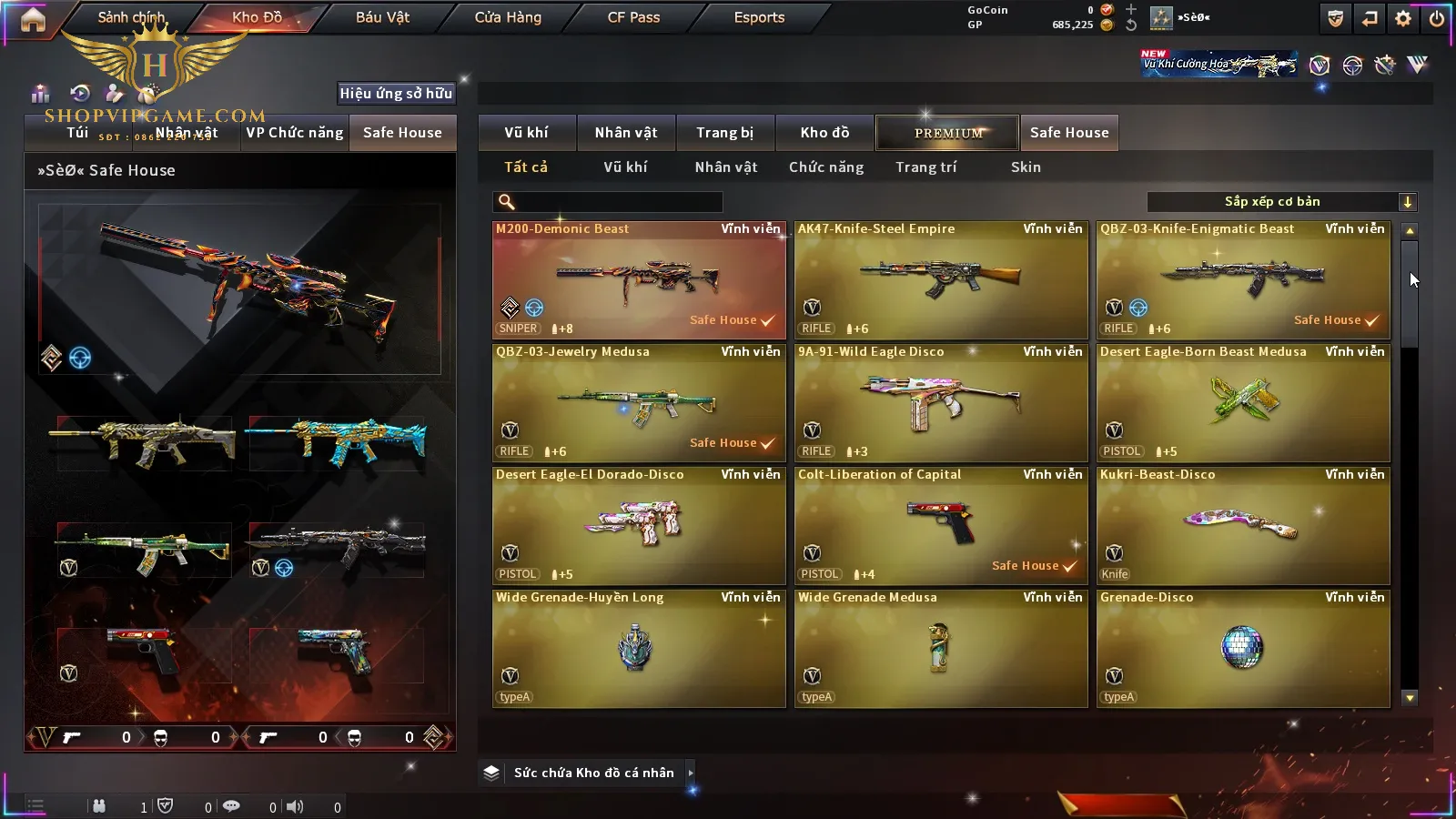Show the Trang trí filter category
This screenshot has height=819, width=1456.
(x=925, y=167)
